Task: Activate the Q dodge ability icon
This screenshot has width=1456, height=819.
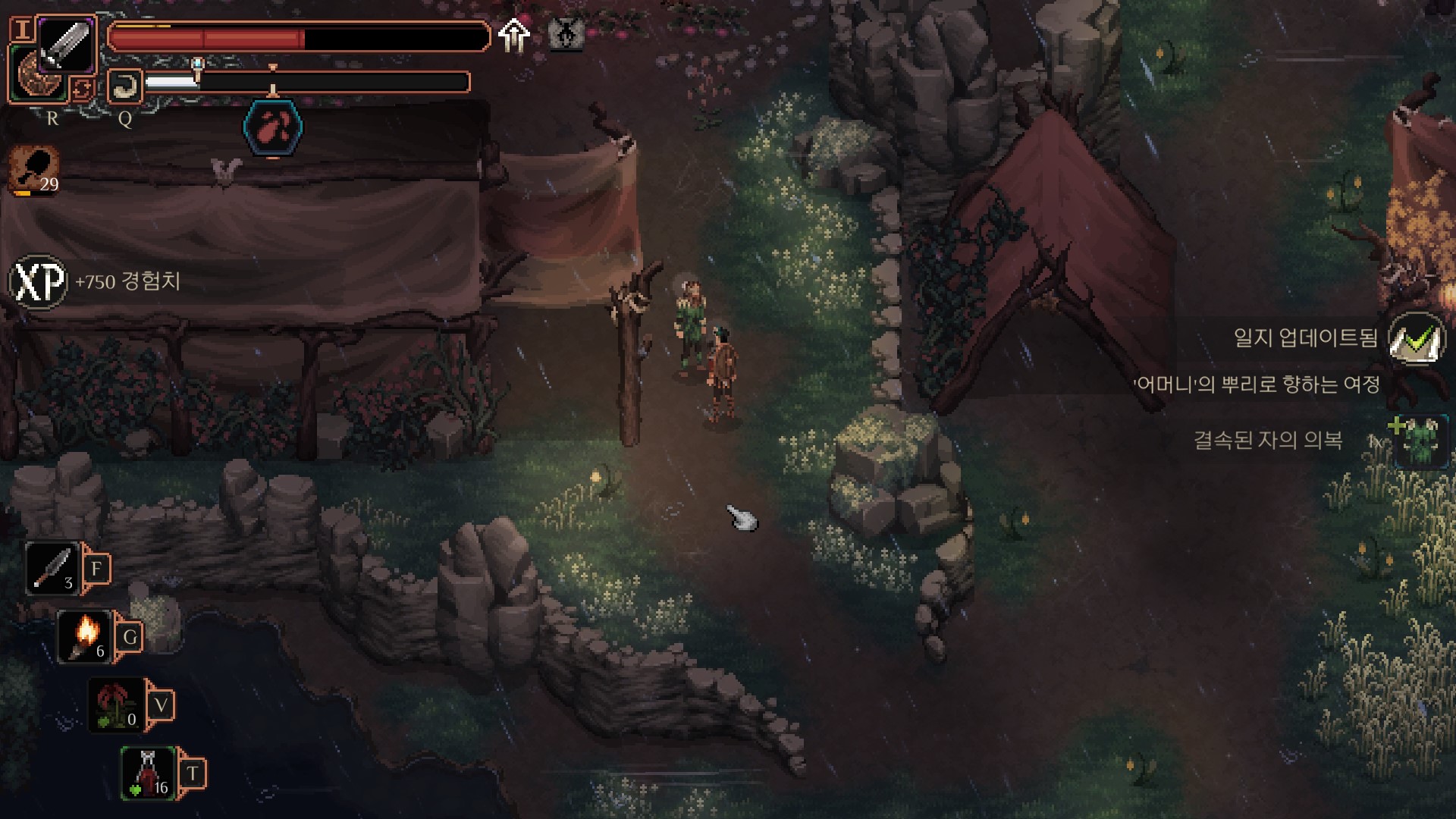Action: (x=125, y=86)
